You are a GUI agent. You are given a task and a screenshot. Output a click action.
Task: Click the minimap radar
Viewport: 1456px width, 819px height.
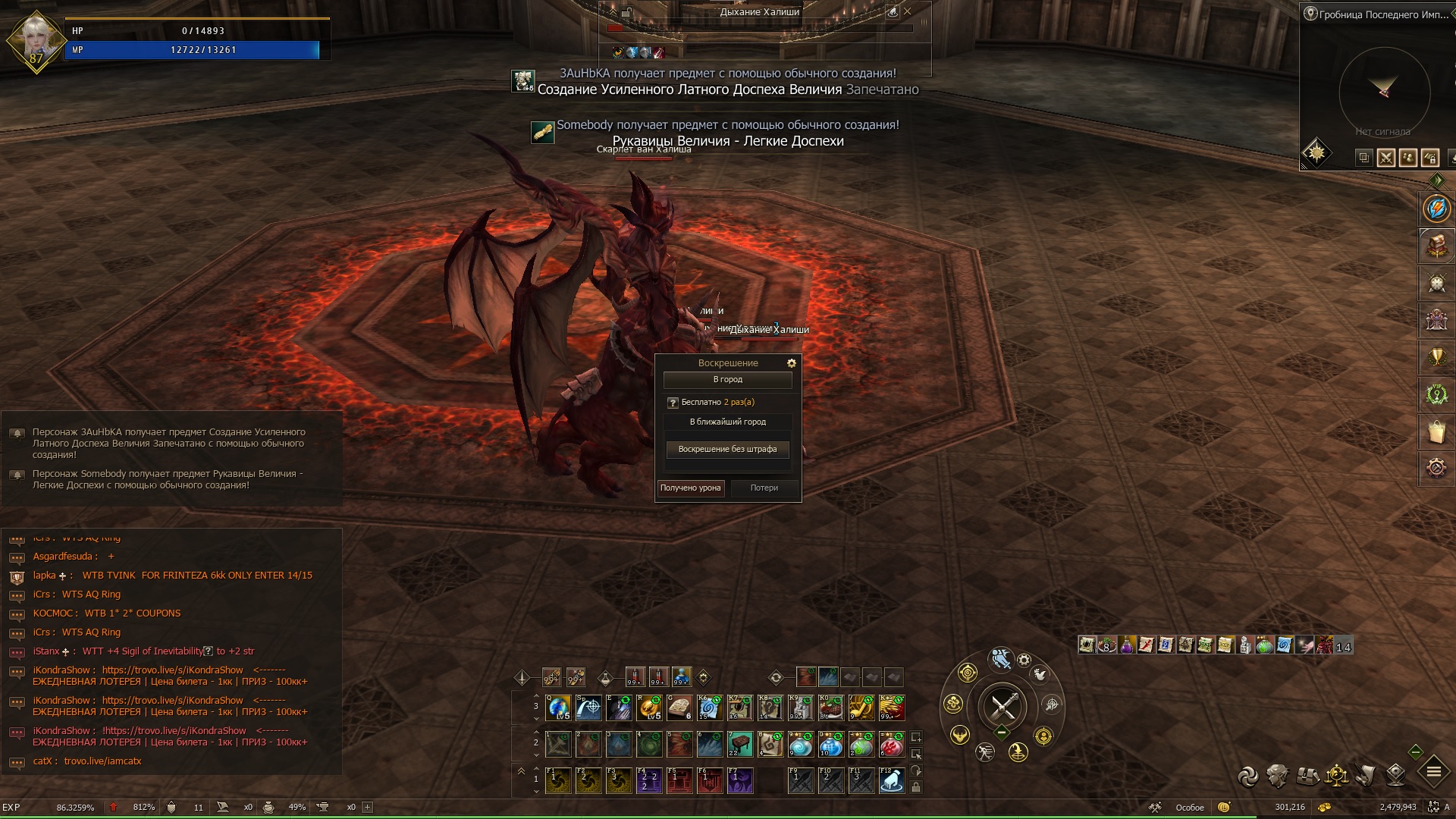(x=1384, y=91)
